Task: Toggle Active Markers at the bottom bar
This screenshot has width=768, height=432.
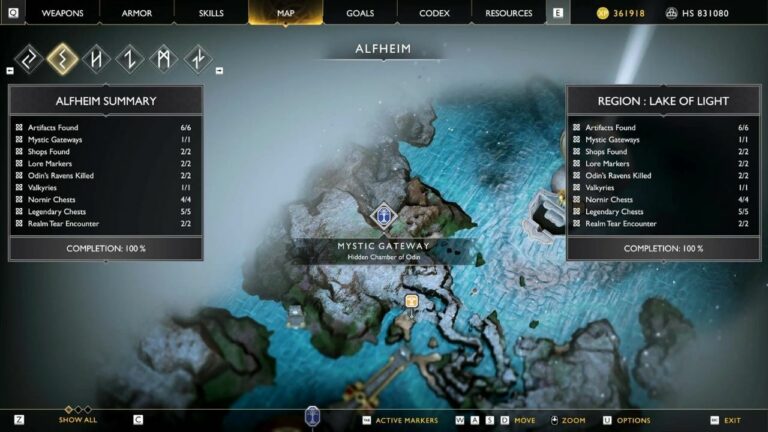Action: pos(406,420)
